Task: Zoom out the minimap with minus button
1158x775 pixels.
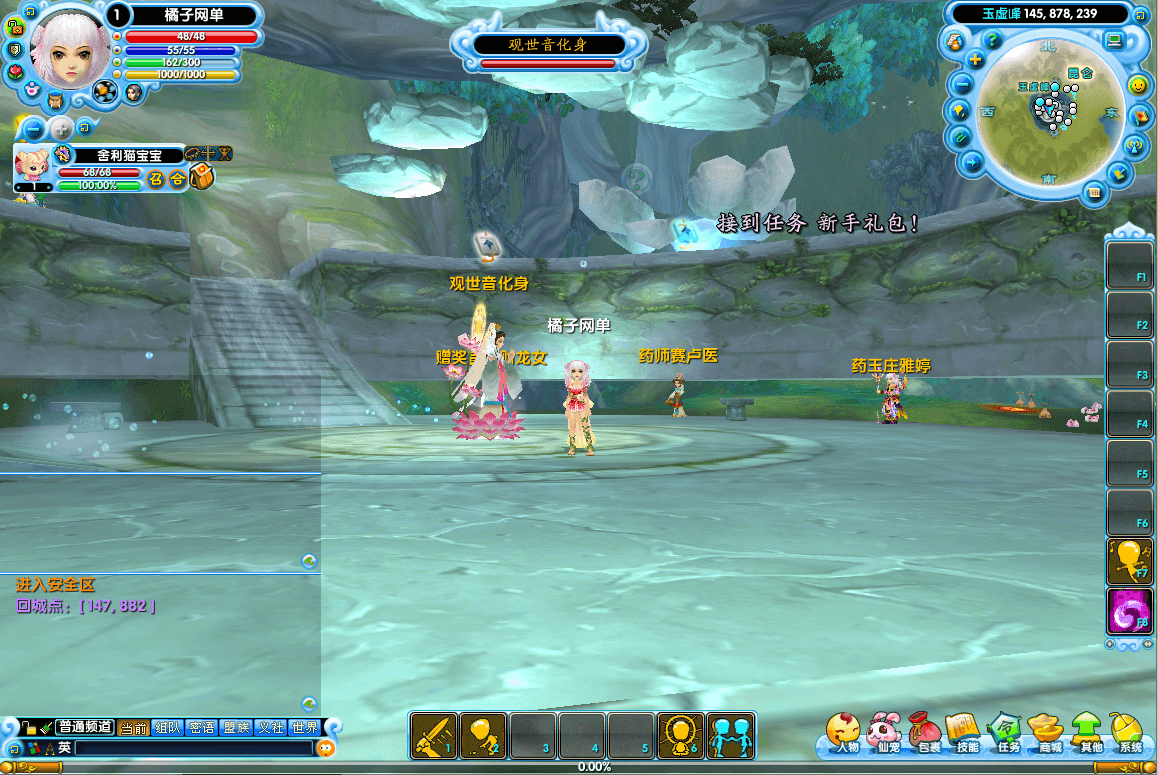Action: tap(962, 84)
